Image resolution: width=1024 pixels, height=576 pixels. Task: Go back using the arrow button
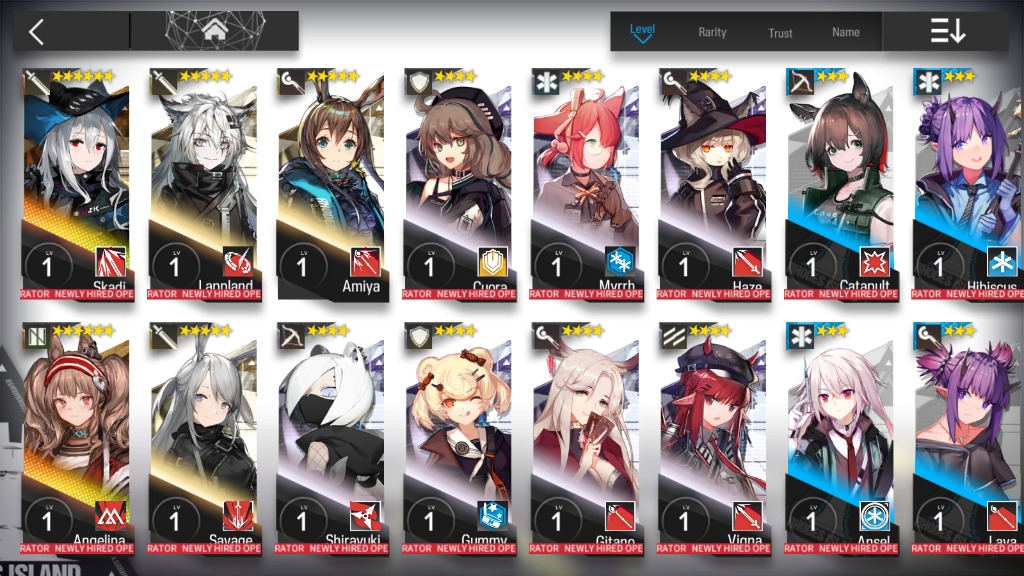point(37,32)
